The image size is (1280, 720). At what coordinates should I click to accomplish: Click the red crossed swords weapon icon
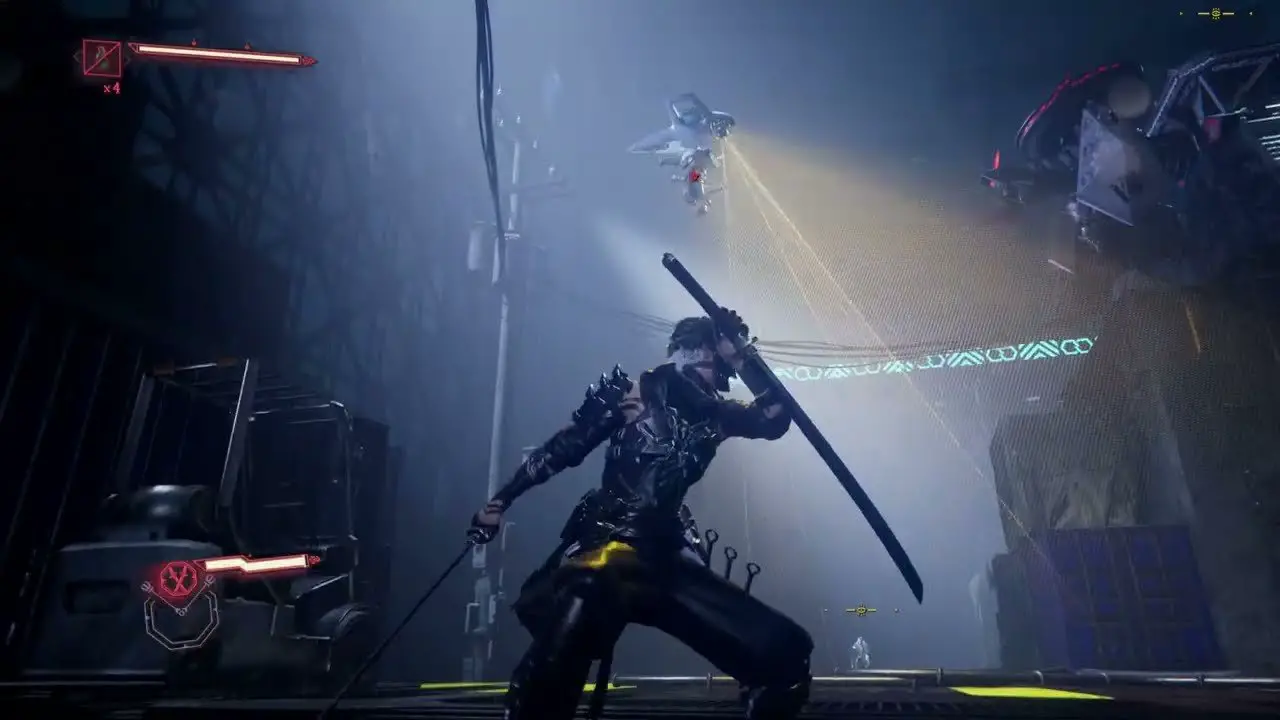[x=178, y=579]
